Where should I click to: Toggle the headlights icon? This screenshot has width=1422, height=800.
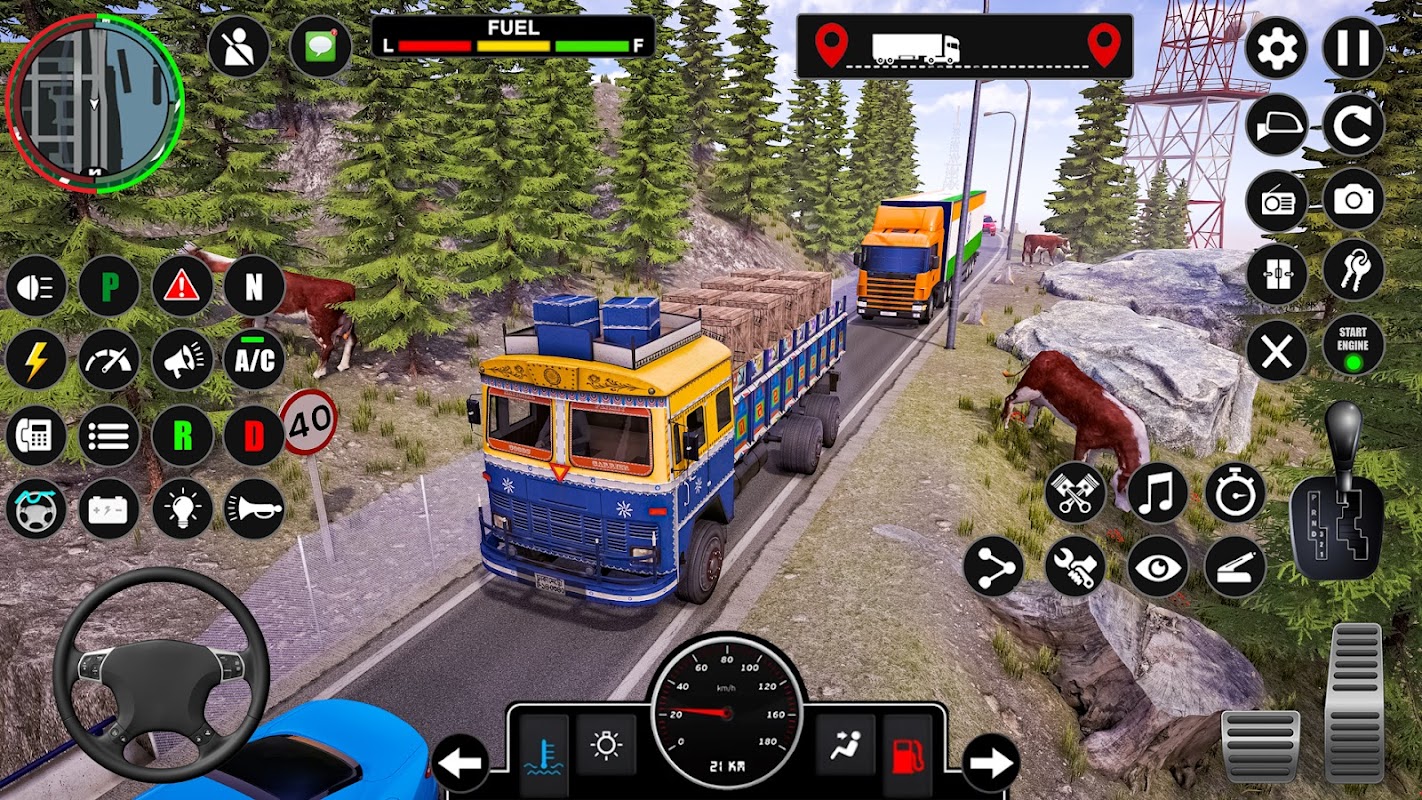[x=36, y=286]
